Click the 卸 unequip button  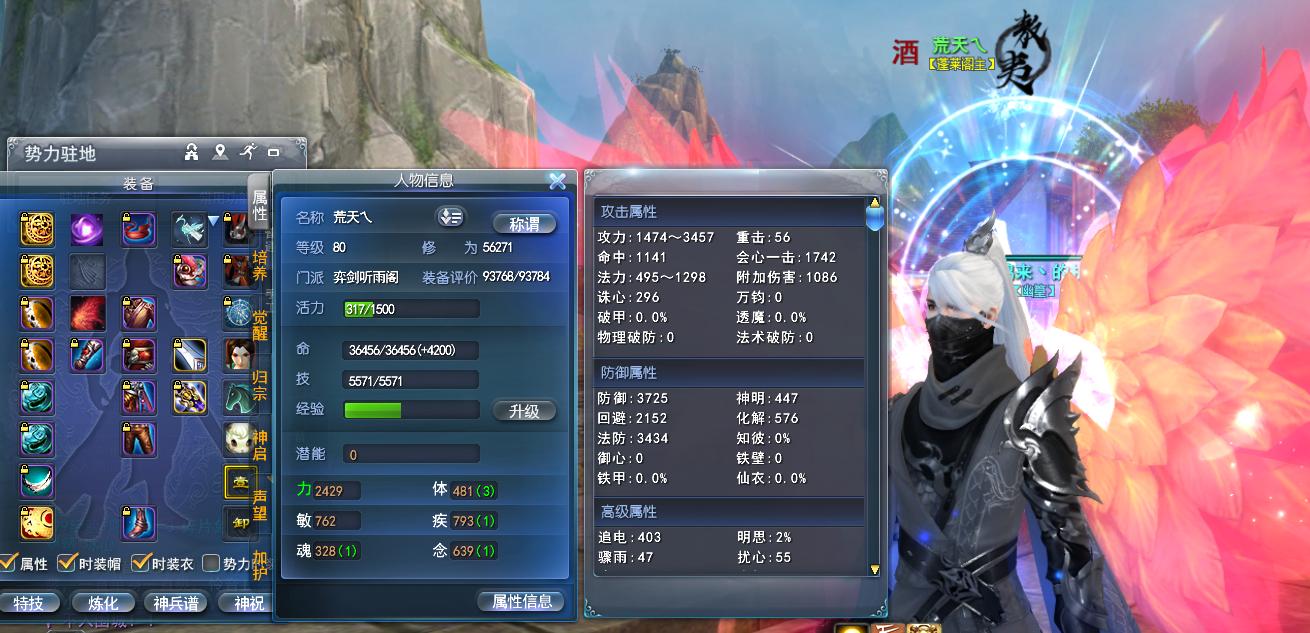point(240,523)
